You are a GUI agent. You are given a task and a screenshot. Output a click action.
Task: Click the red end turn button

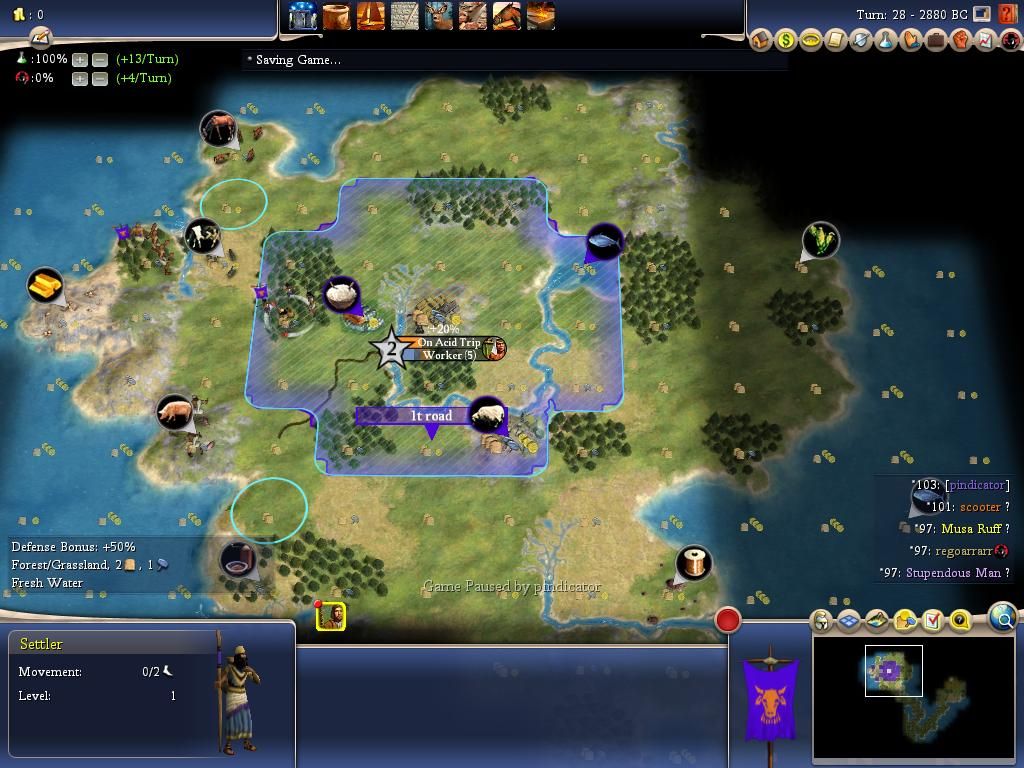(728, 620)
